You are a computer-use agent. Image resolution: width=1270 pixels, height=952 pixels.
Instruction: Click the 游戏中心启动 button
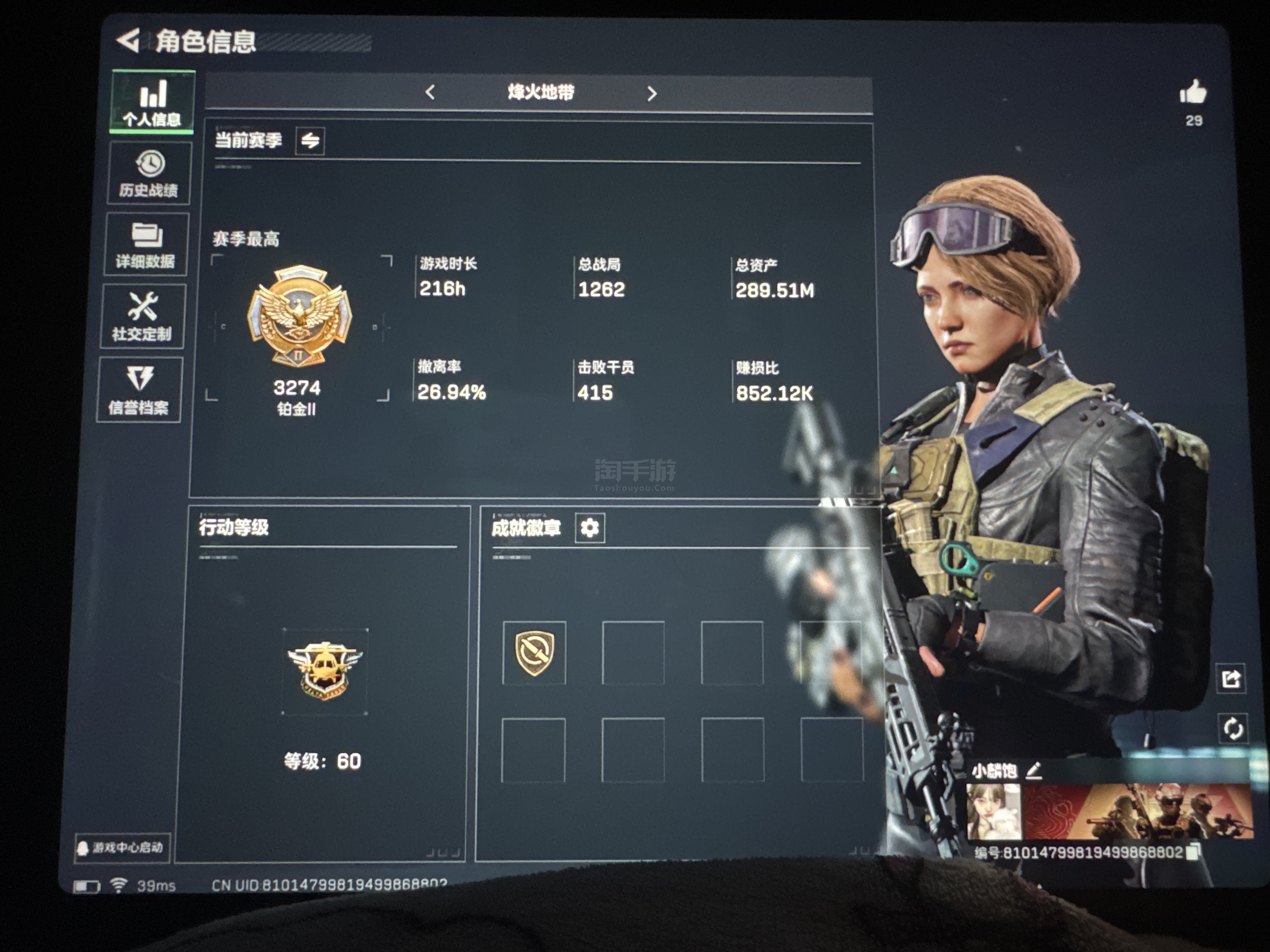(x=122, y=847)
